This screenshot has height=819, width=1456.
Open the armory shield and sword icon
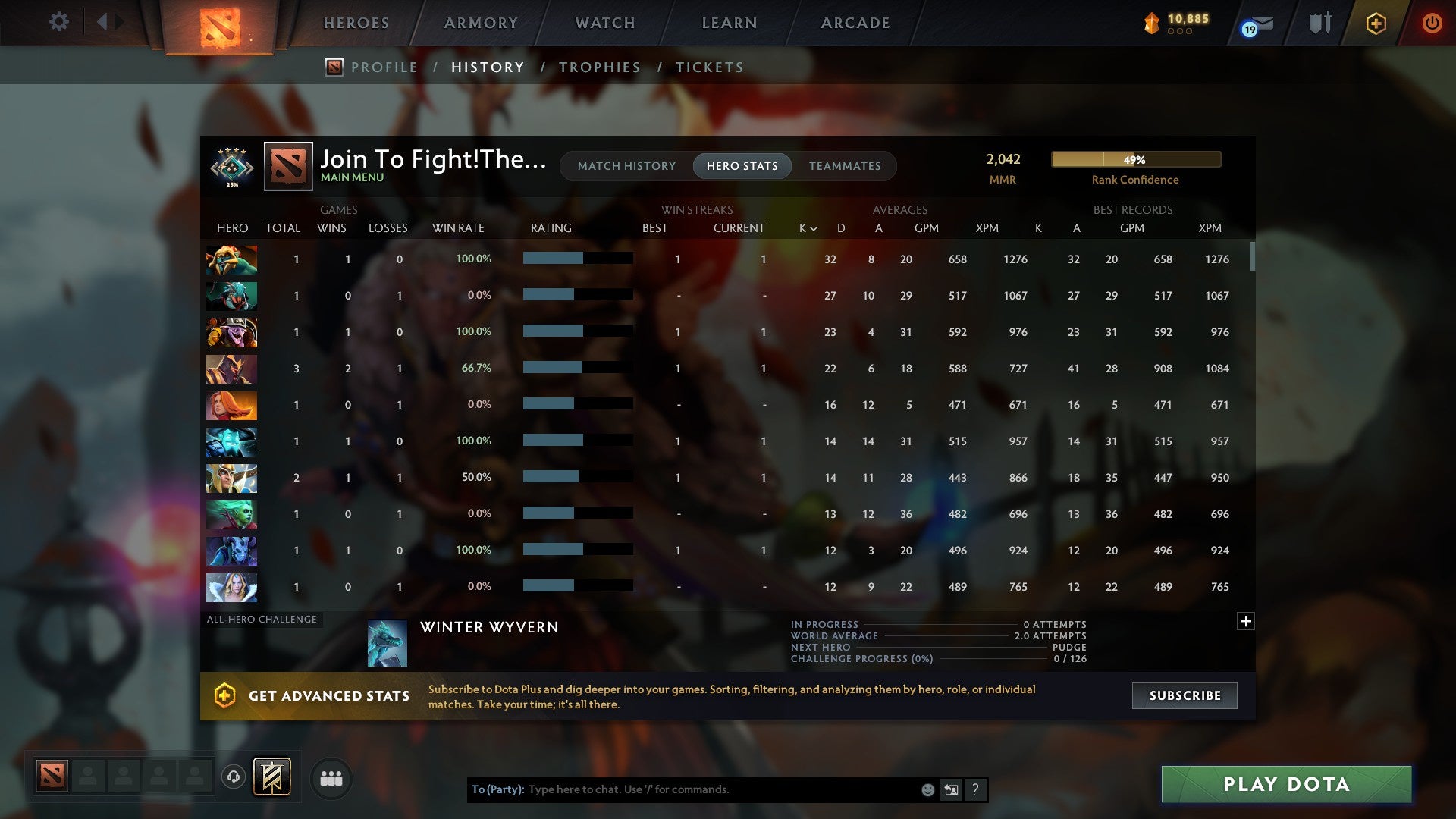coord(1319,23)
